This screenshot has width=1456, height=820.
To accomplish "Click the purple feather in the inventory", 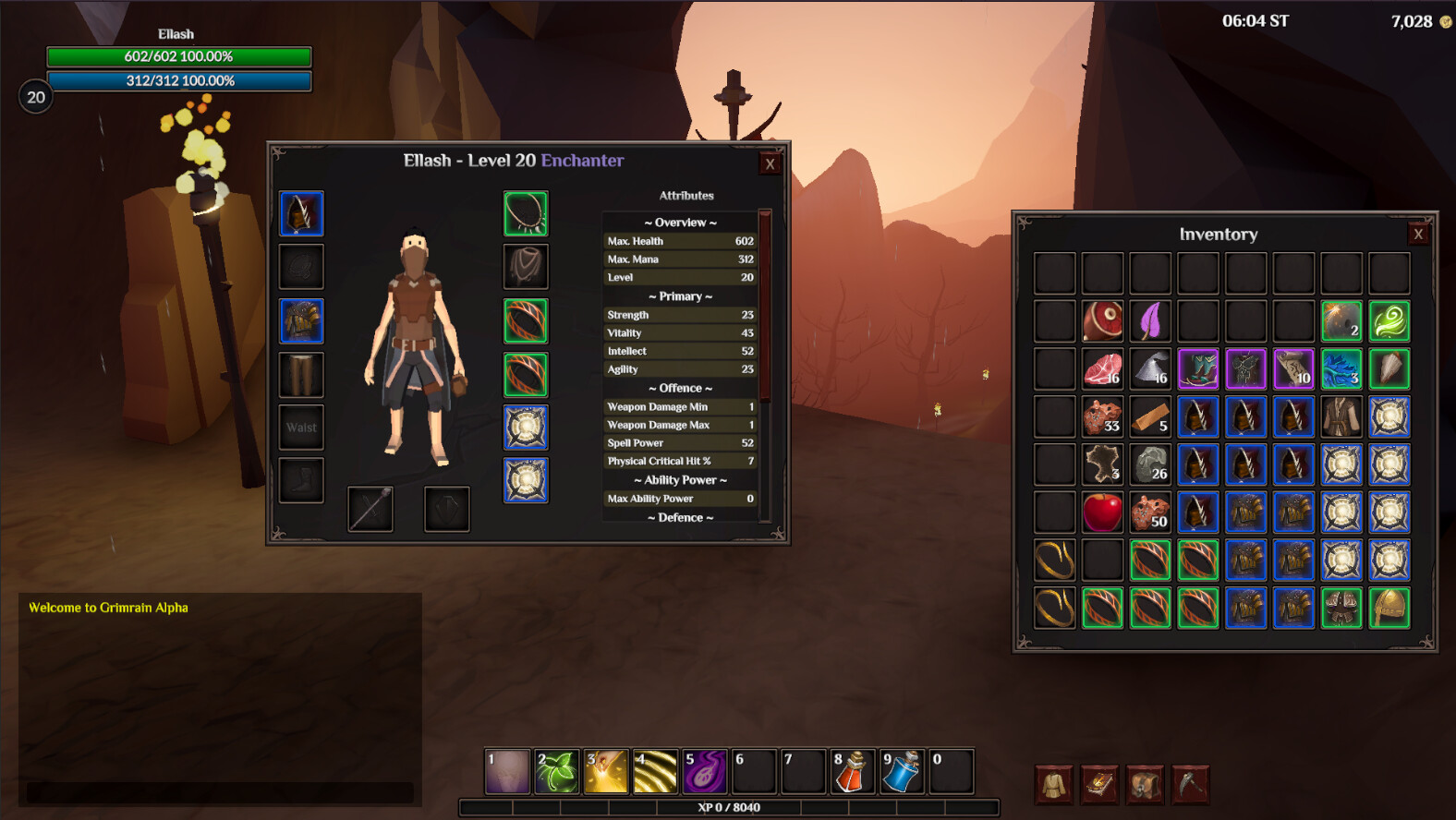I will pyautogui.click(x=1150, y=320).
